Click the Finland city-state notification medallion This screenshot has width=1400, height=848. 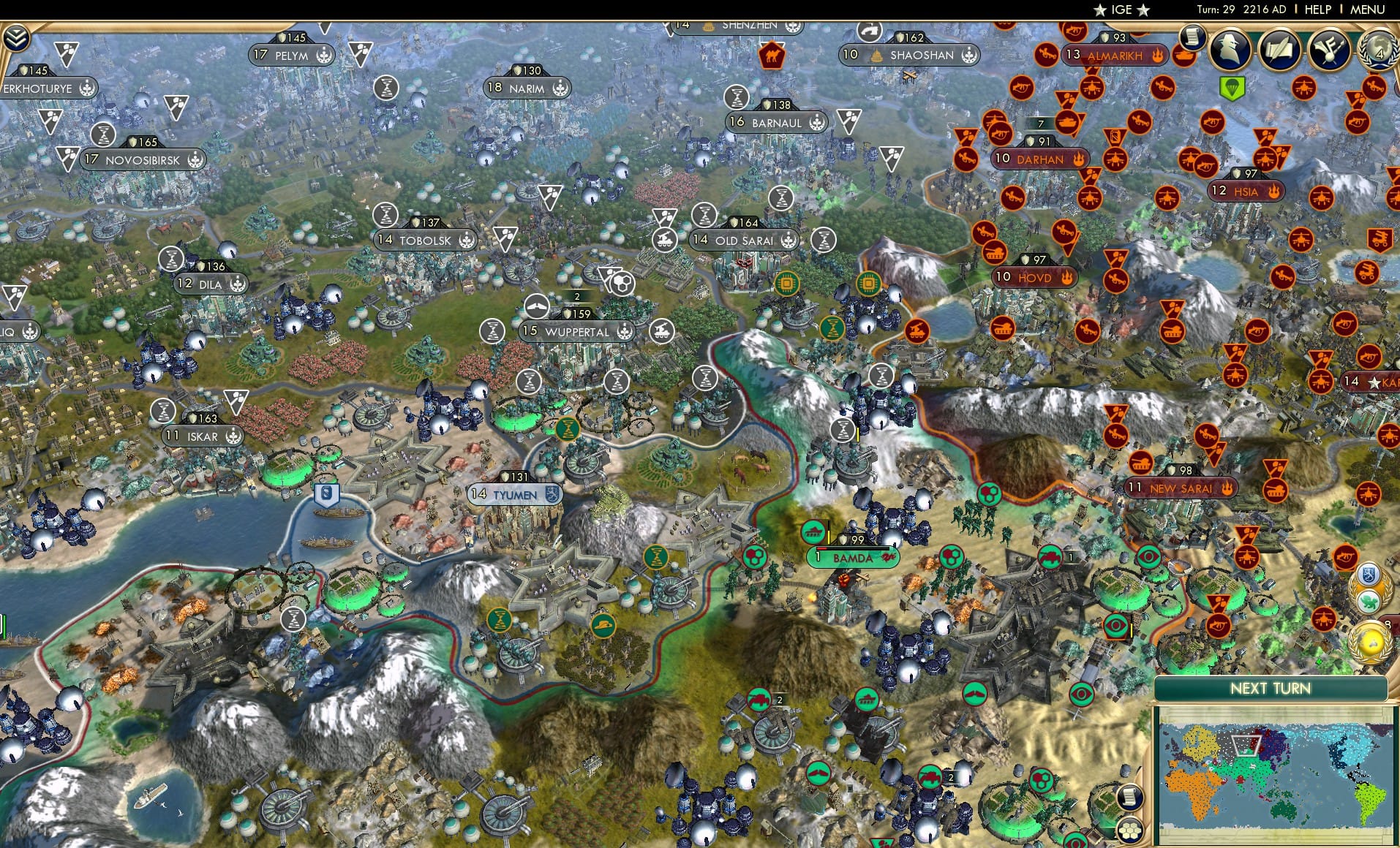pyautogui.click(x=1368, y=575)
